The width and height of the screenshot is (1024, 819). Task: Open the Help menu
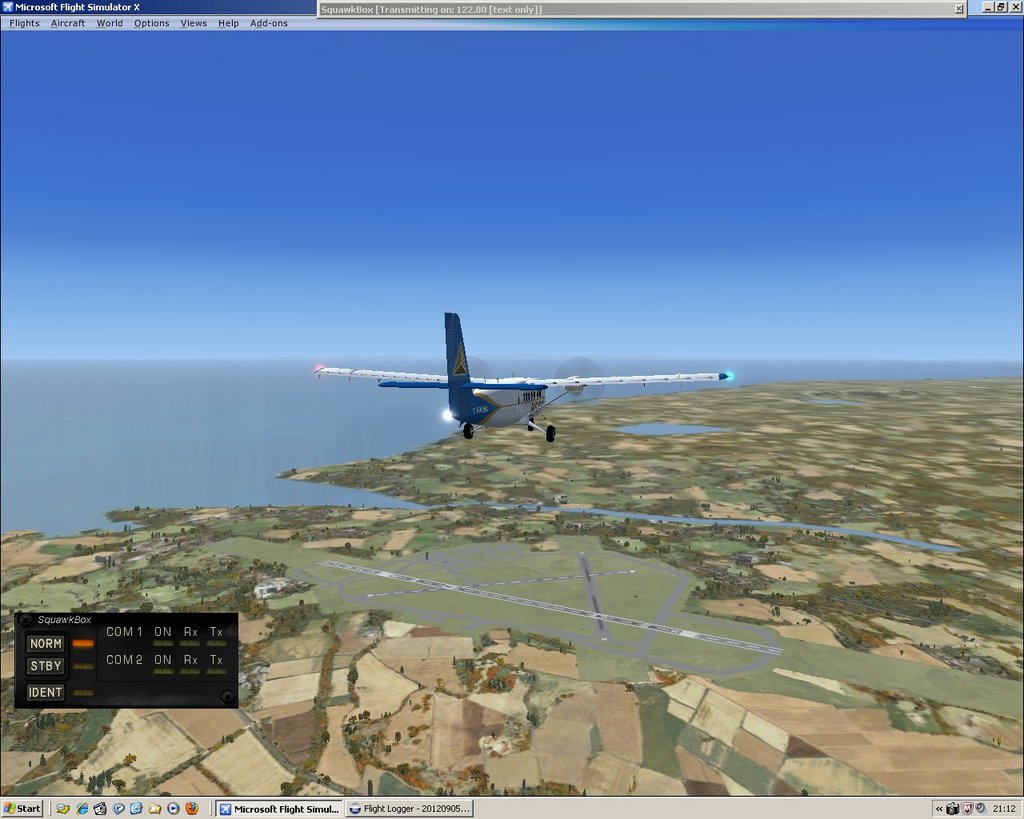tap(229, 23)
